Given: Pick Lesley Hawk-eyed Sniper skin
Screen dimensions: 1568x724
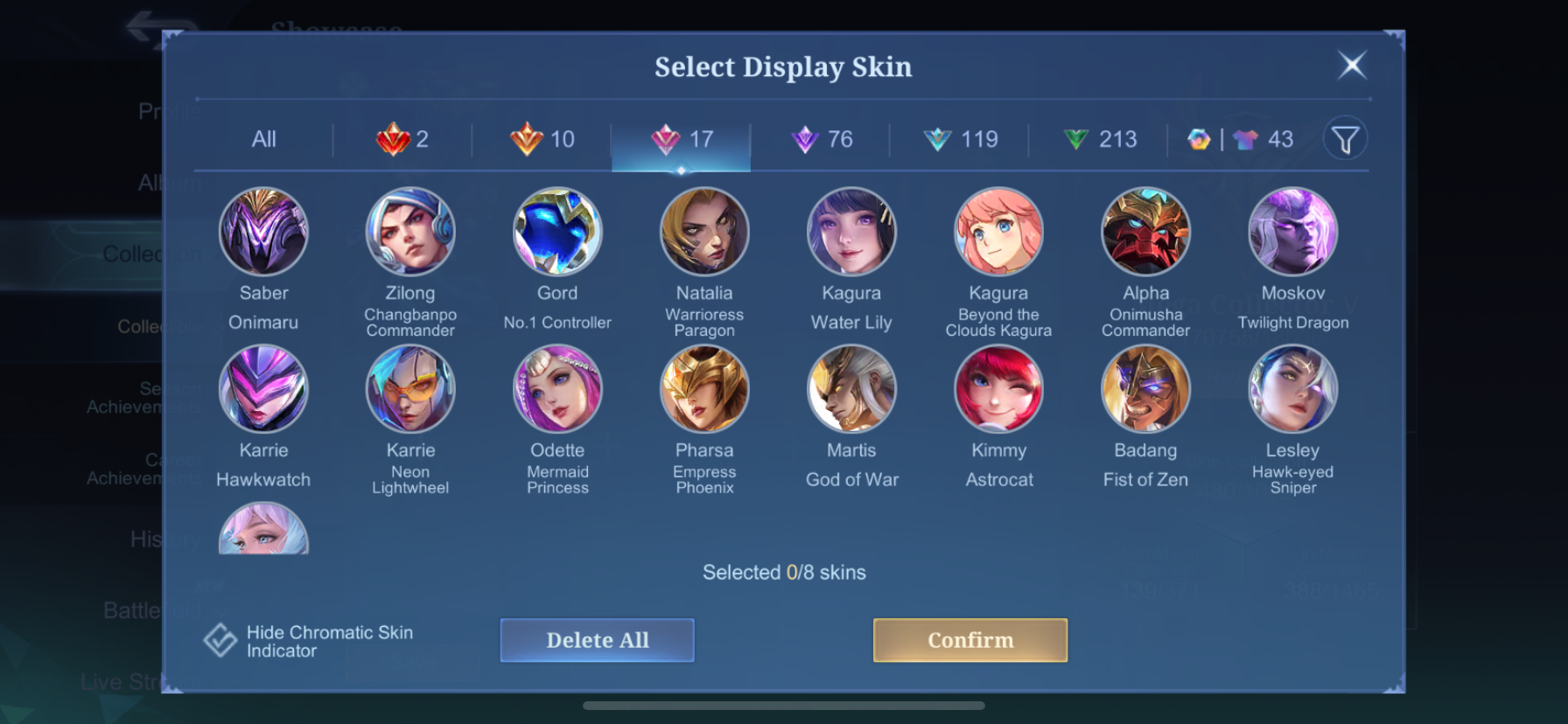Looking at the screenshot, I should click(1292, 389).
